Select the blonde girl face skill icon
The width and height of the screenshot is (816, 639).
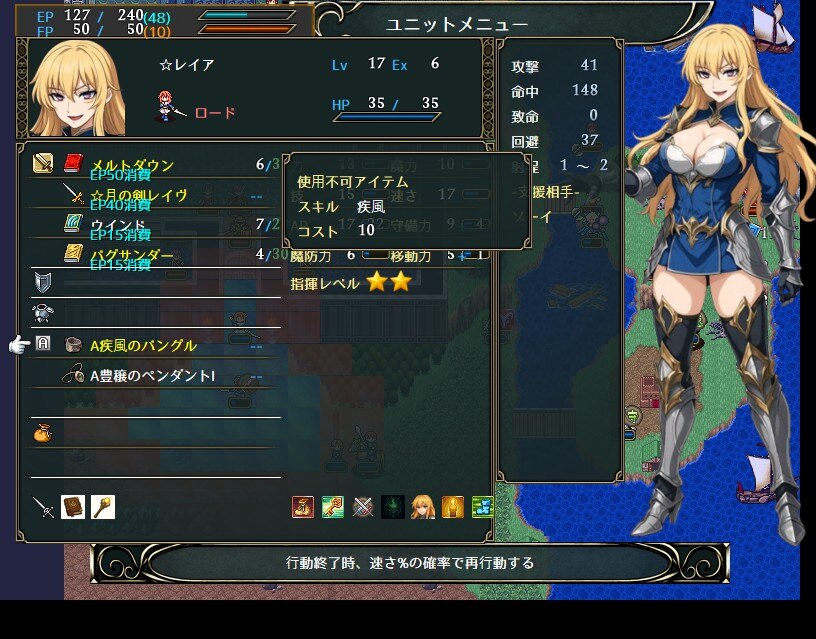tap(423, 507)
